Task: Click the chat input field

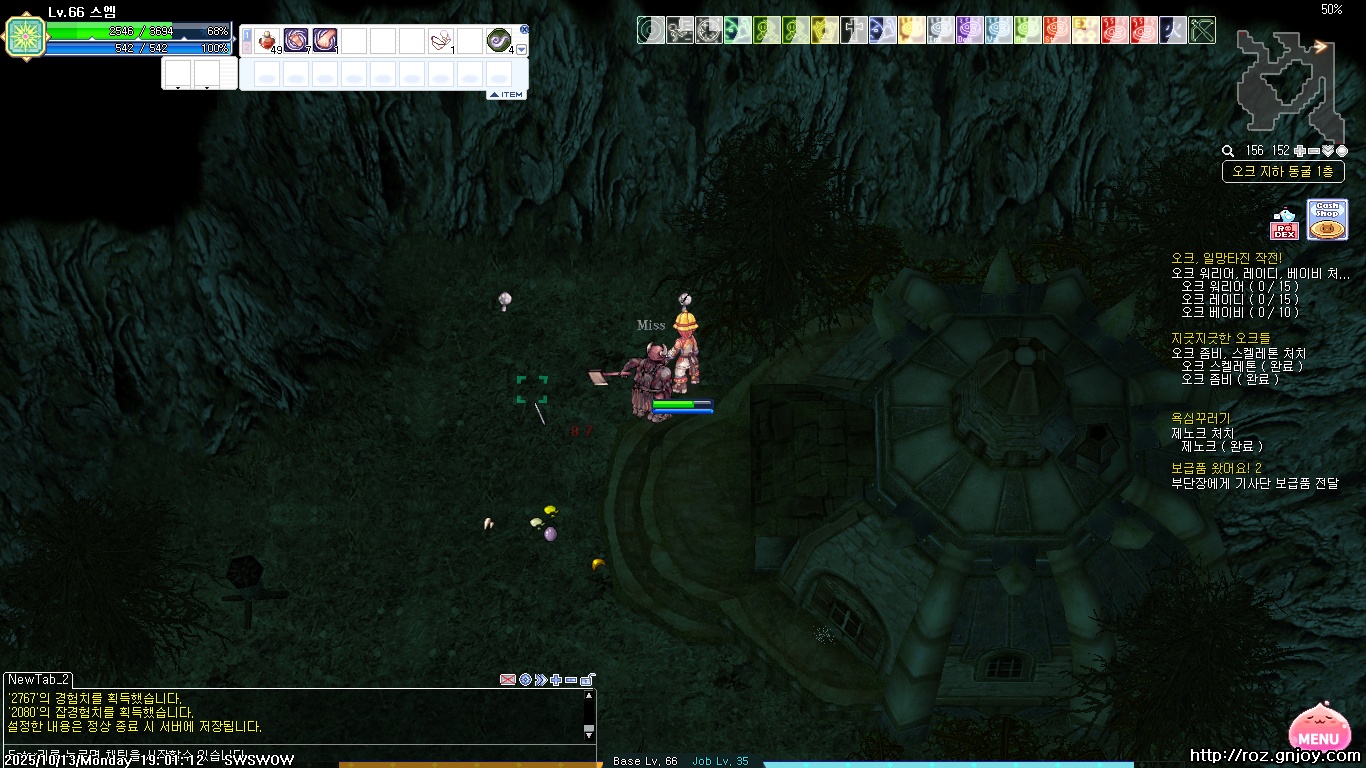Action: (290, 754)
